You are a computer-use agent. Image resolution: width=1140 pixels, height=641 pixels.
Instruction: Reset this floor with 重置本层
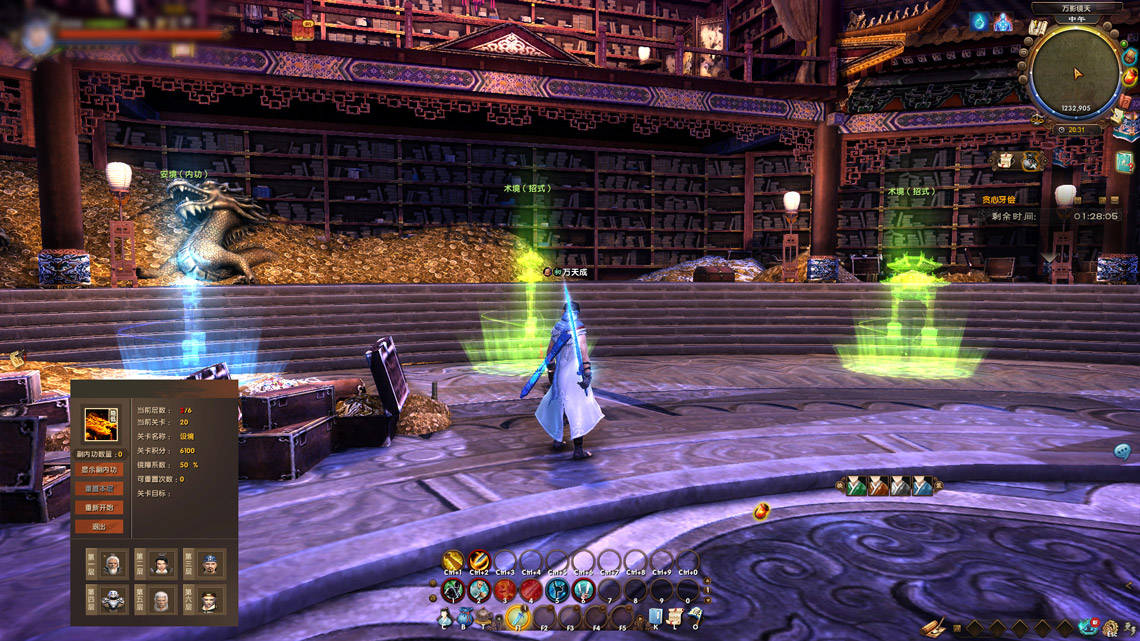[99, 488]
